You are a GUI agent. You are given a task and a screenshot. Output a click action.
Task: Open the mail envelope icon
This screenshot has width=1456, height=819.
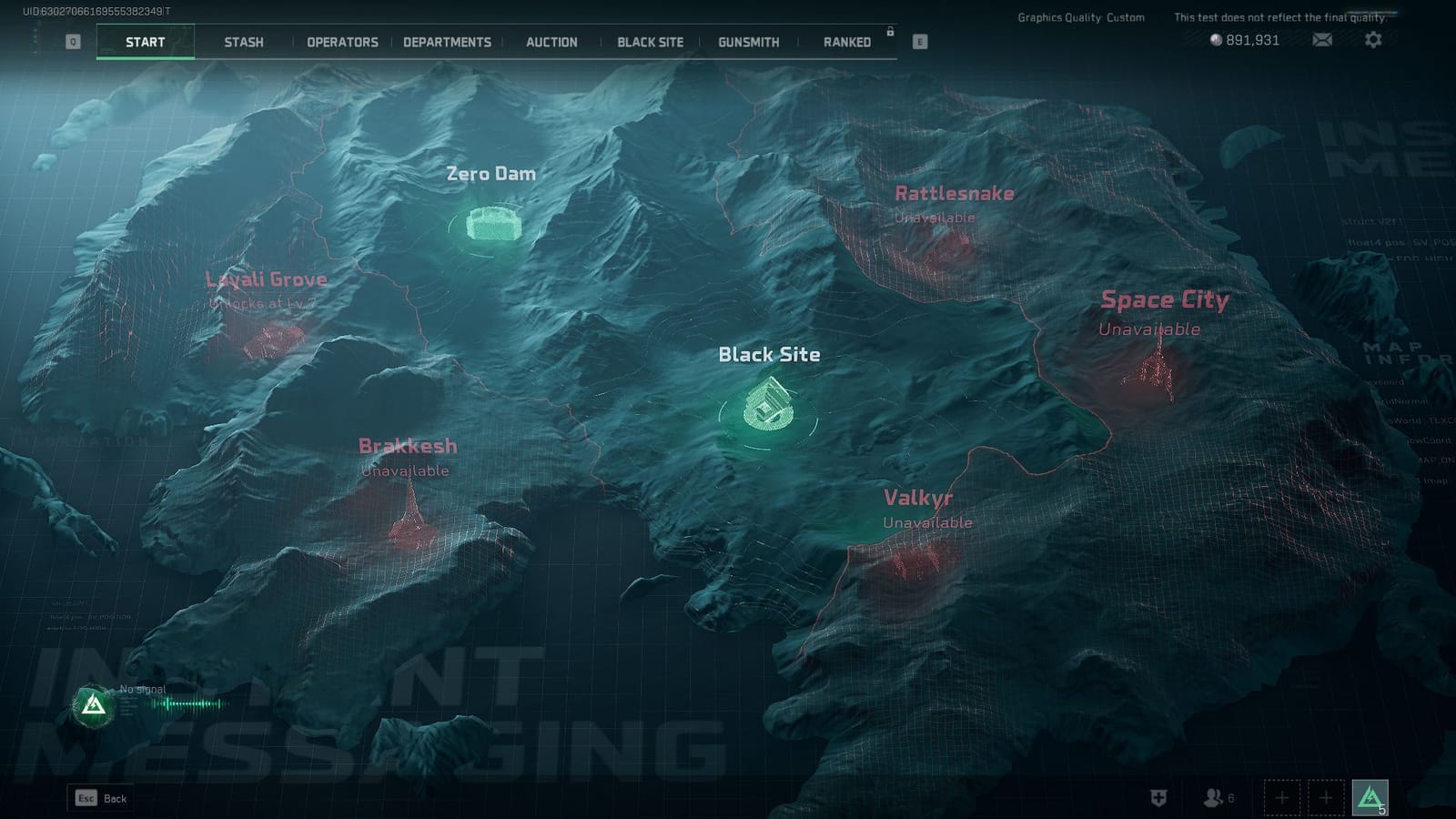1321,40
